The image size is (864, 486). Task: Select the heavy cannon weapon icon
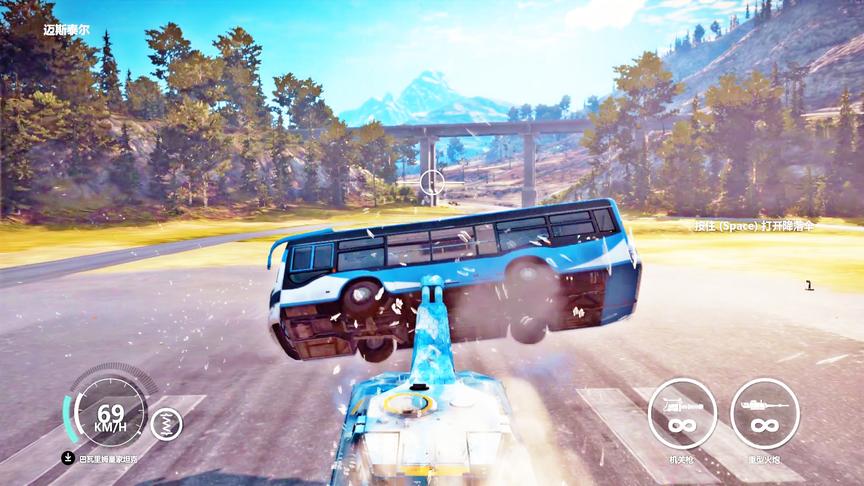pos(764,412)
